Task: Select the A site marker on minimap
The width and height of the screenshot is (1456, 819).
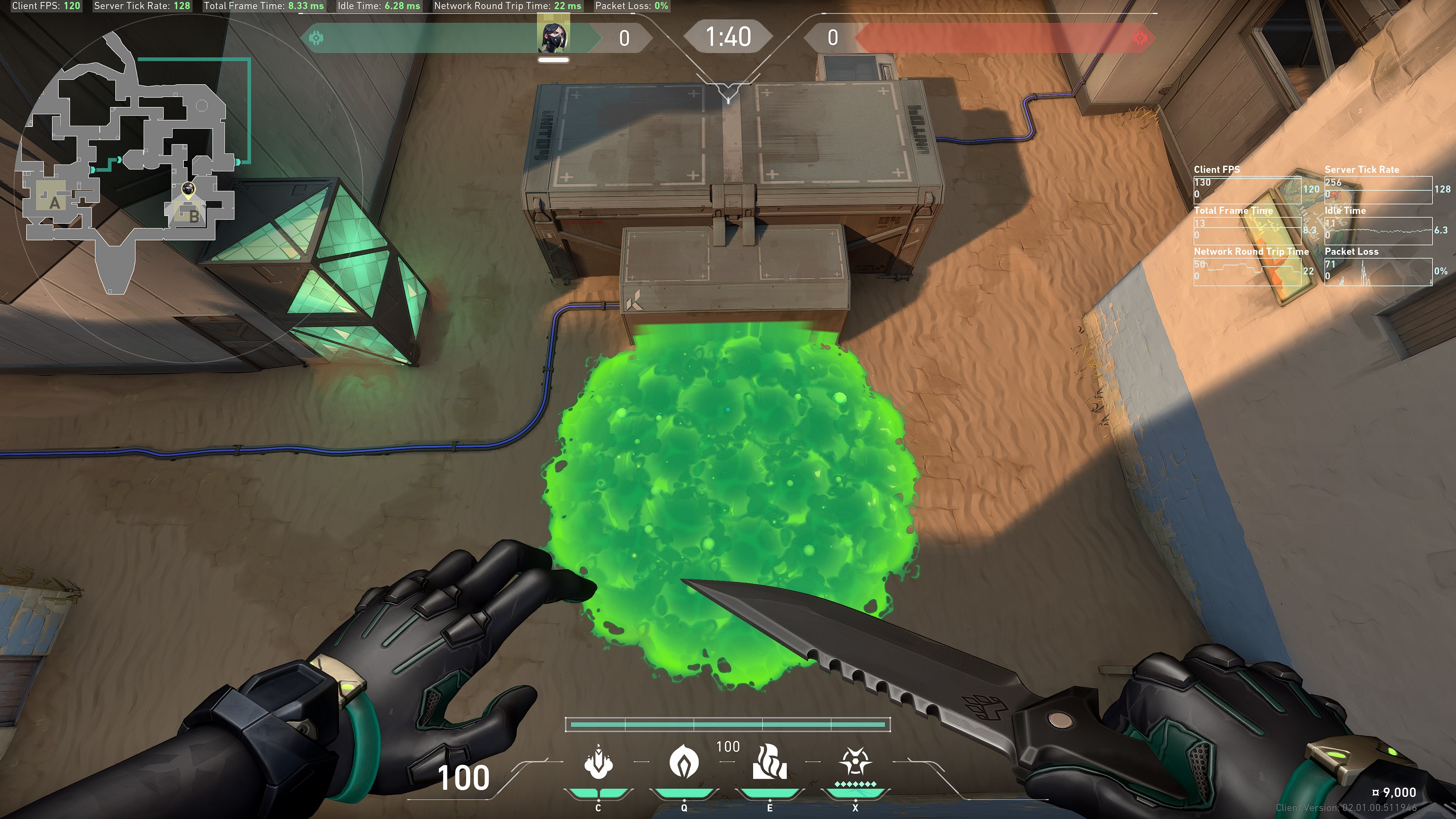Action: point(54,202)
